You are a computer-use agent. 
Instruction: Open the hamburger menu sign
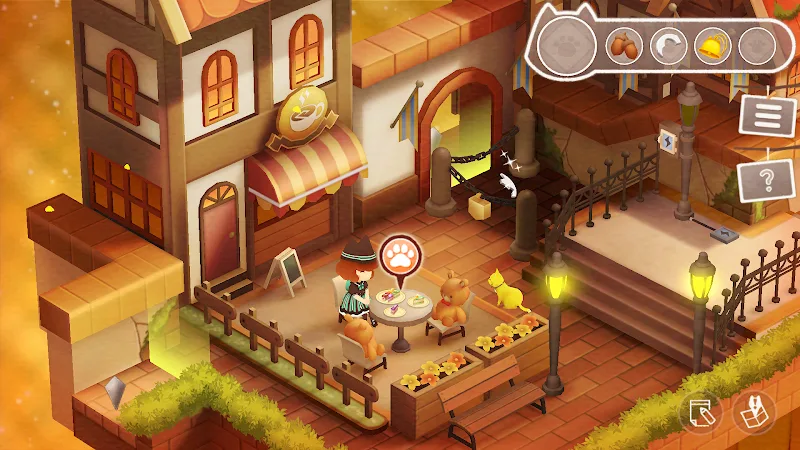click(x=767, y=113)
